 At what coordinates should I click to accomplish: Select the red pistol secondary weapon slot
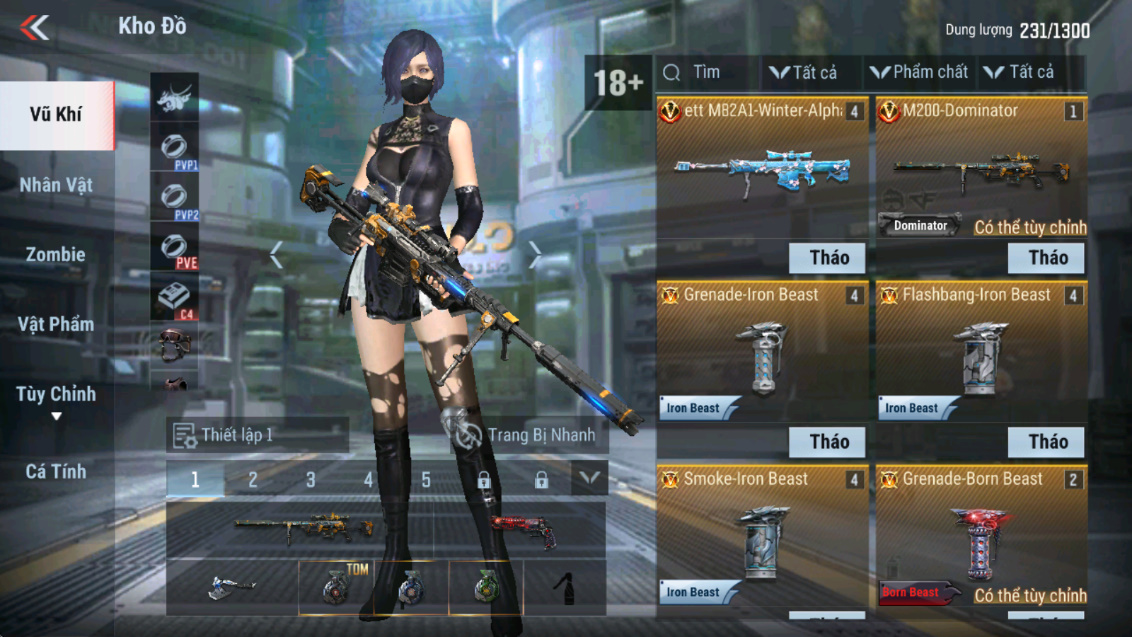[x=522, y=529]
